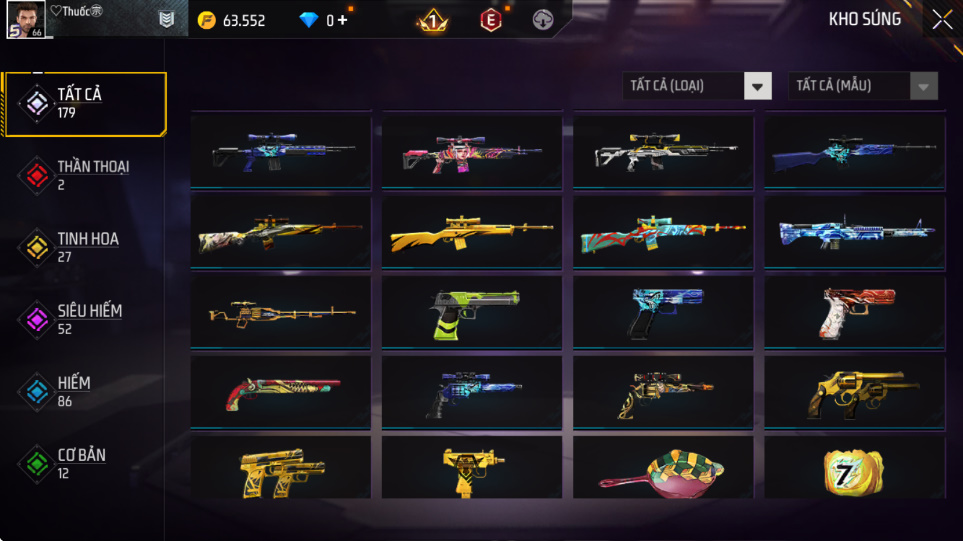Screen dimensions: 963x541
Task: Select the Tất Cả category tab
Action: [x=84, y=103]
